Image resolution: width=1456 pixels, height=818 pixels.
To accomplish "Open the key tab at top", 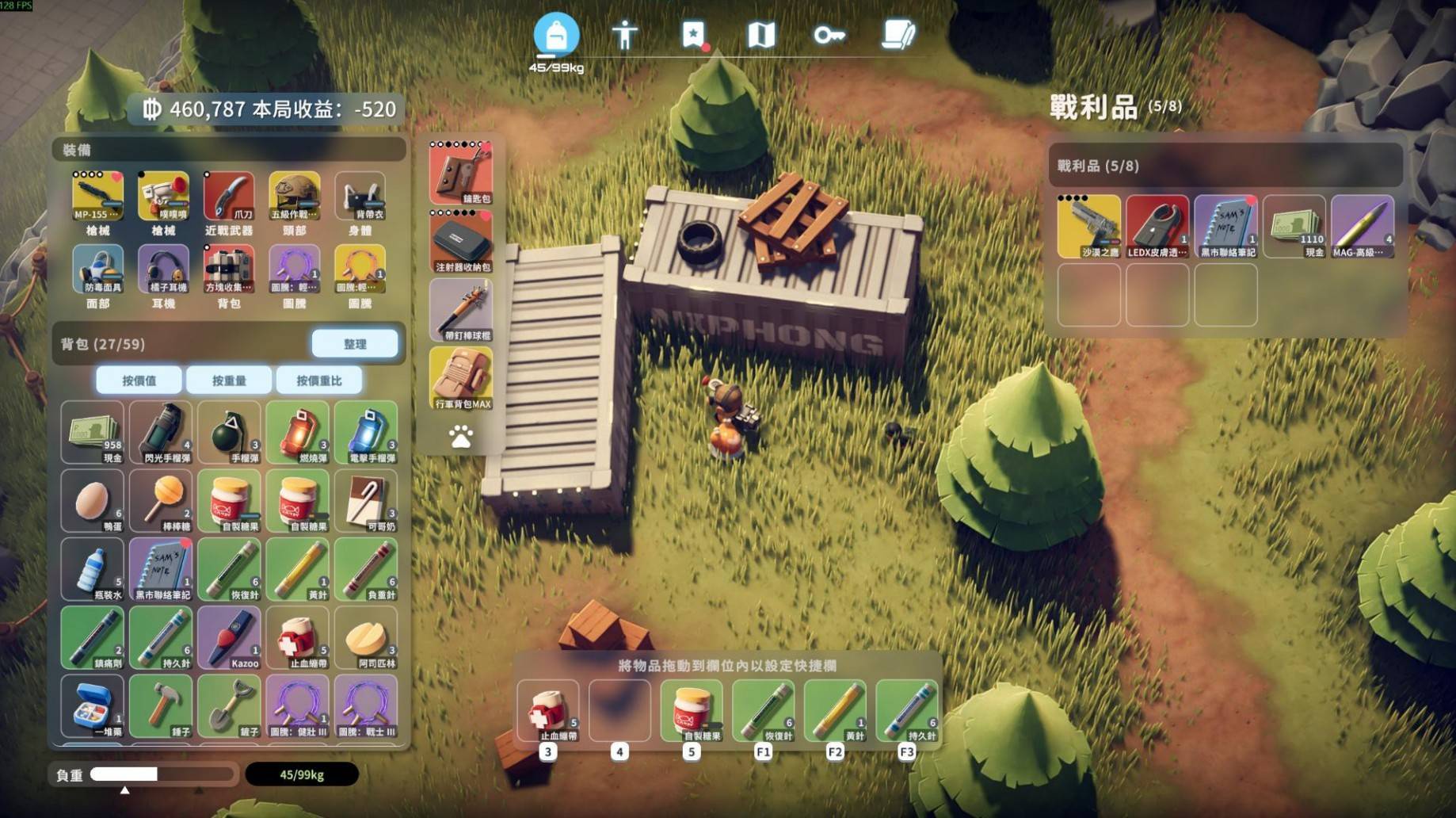I will 829,35.
